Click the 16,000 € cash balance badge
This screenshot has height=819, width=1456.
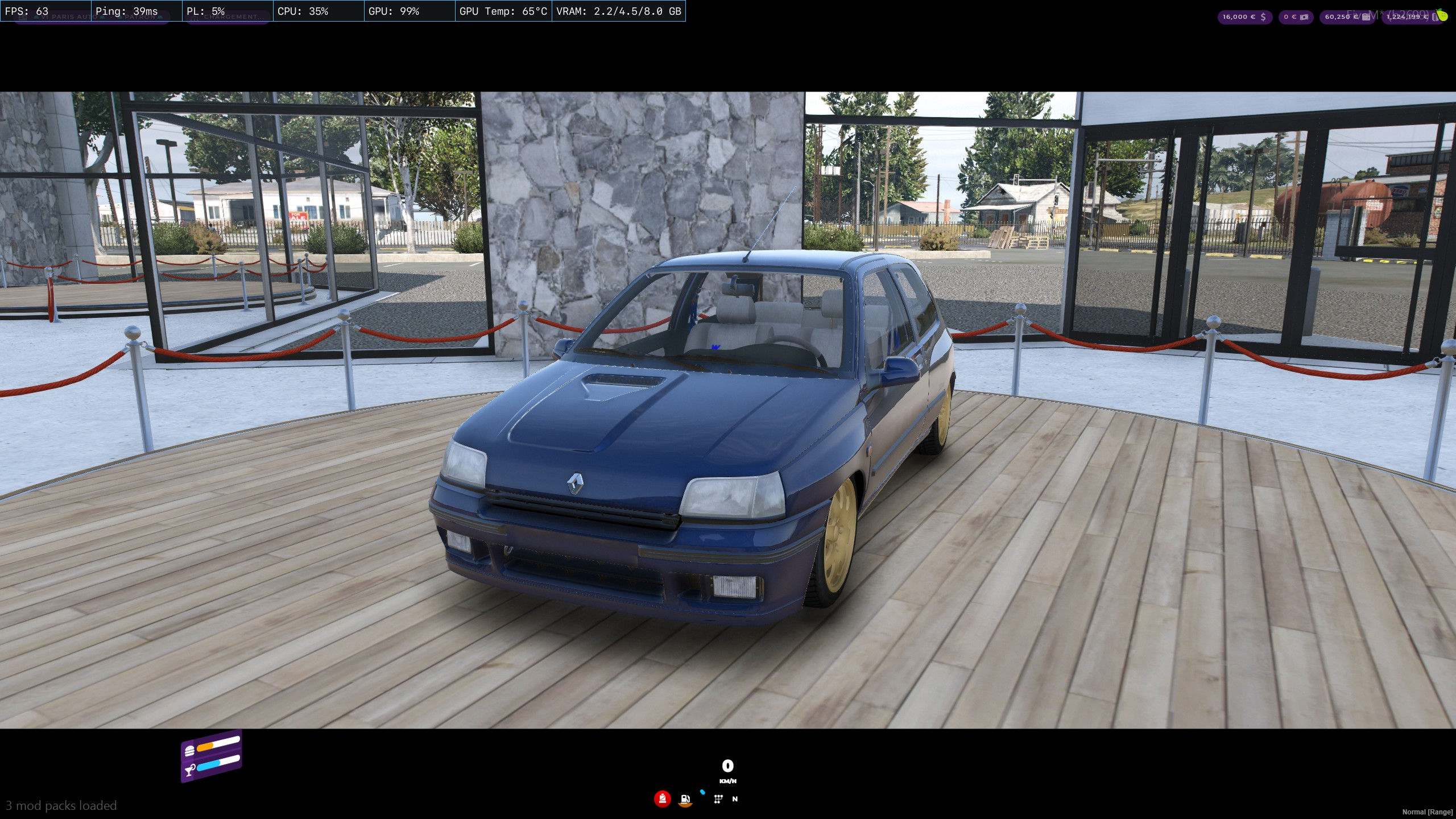(x=1244, y=17)
